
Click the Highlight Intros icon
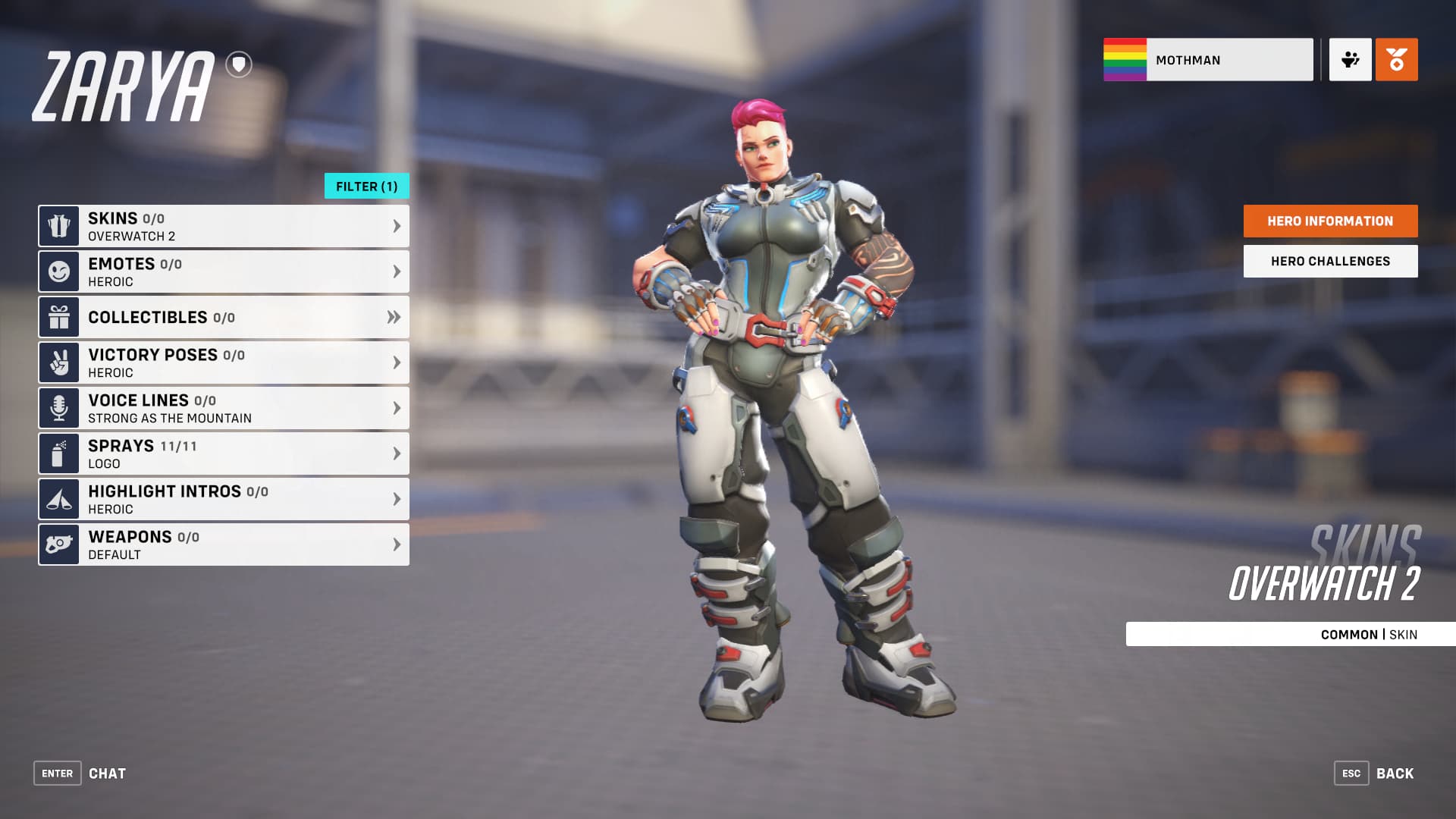58,498
